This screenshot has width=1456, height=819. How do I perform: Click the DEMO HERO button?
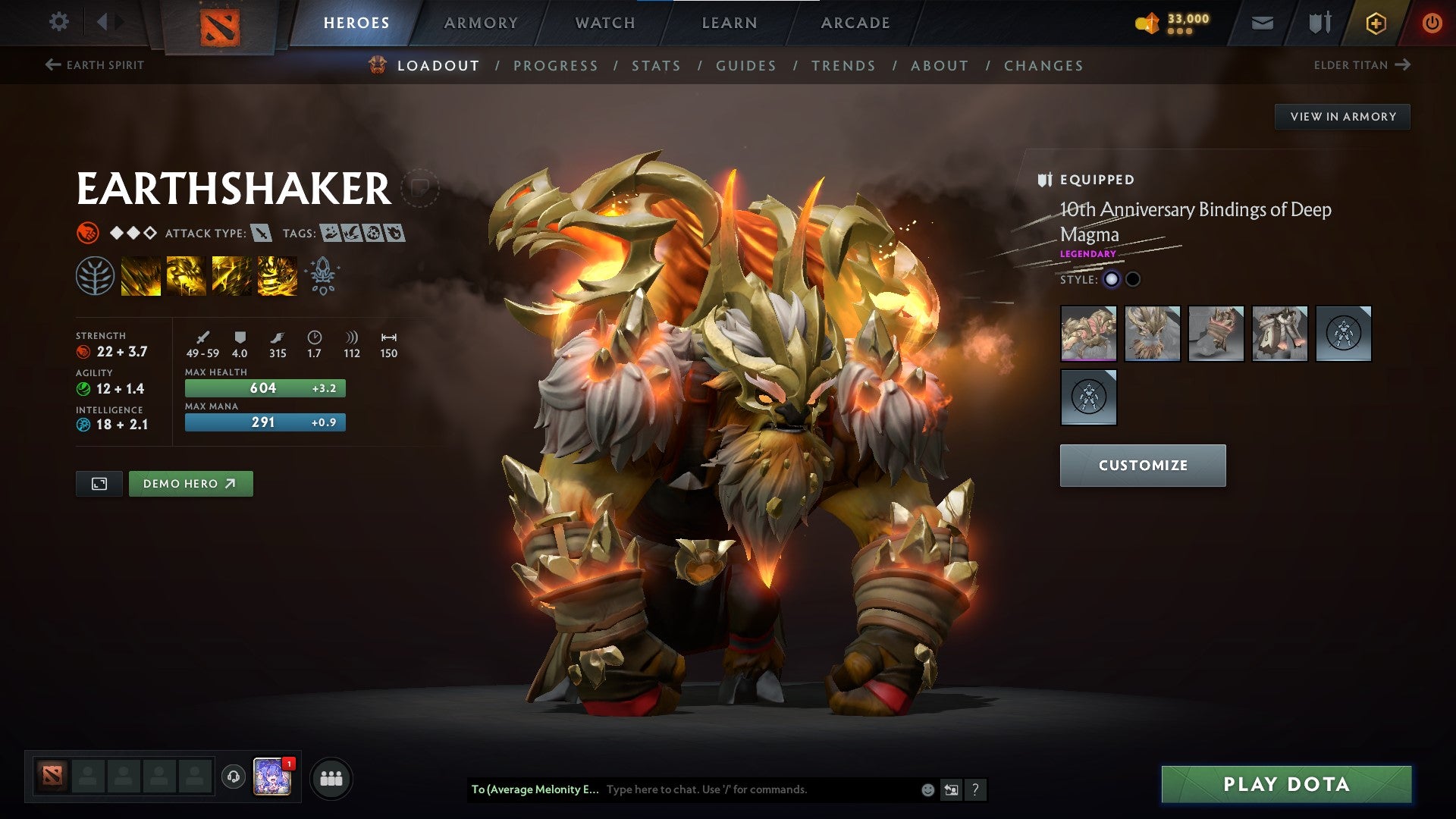(x=190, y=483)
